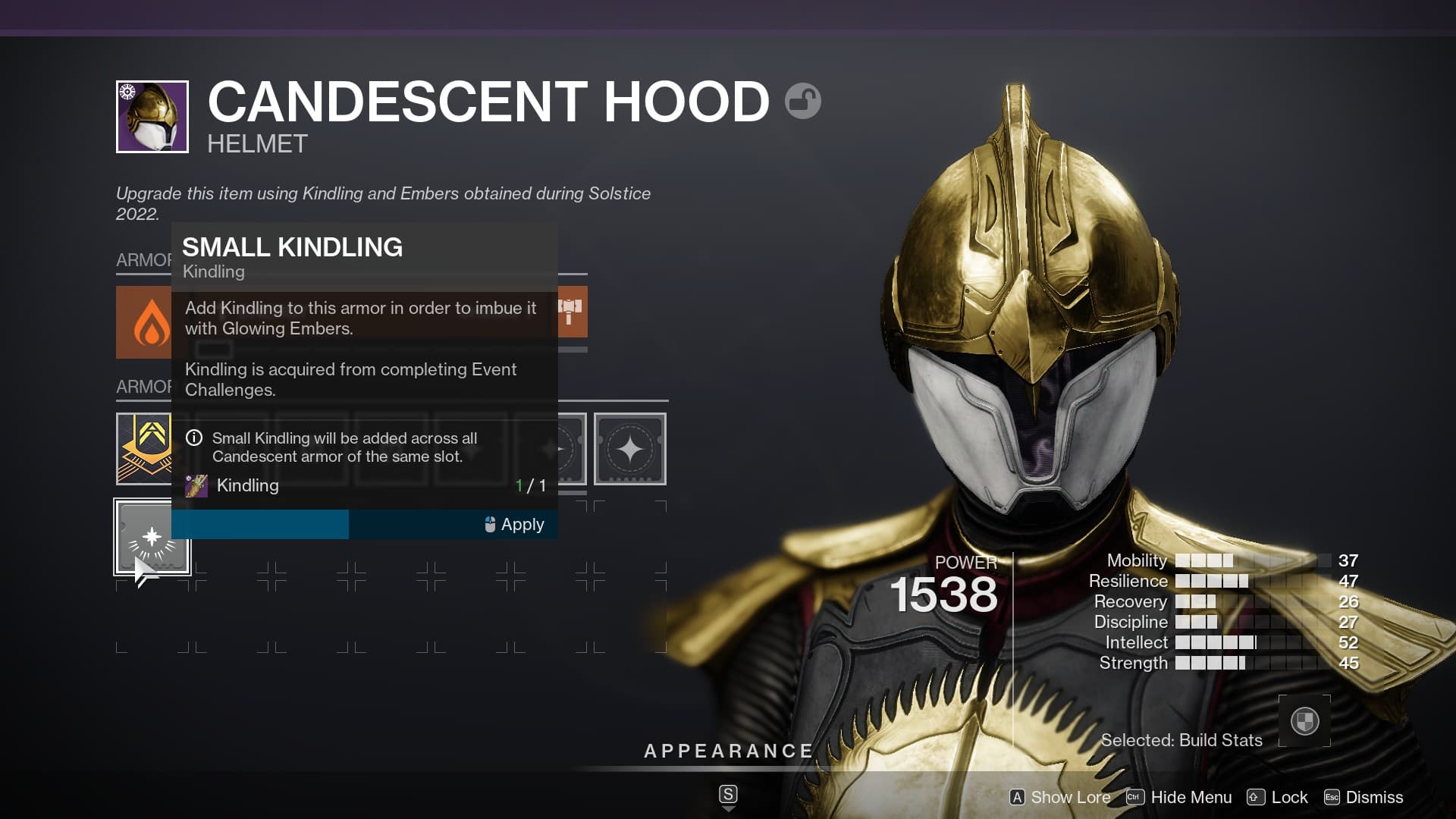Select the Small Kindling socket with the spark icon

coord(152,537)
